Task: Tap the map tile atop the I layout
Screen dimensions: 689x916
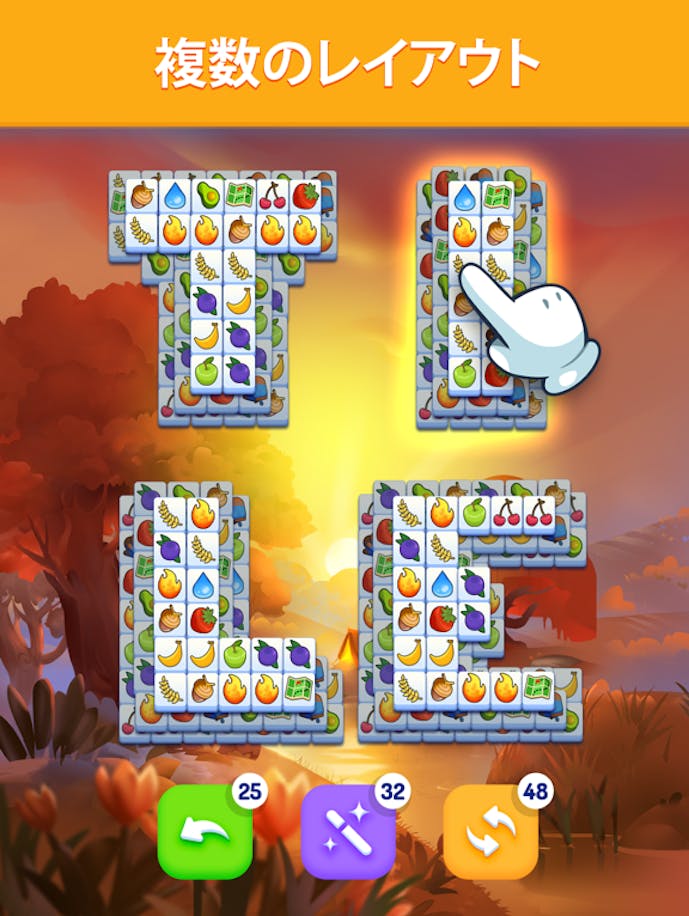Action: coord(497,198)
